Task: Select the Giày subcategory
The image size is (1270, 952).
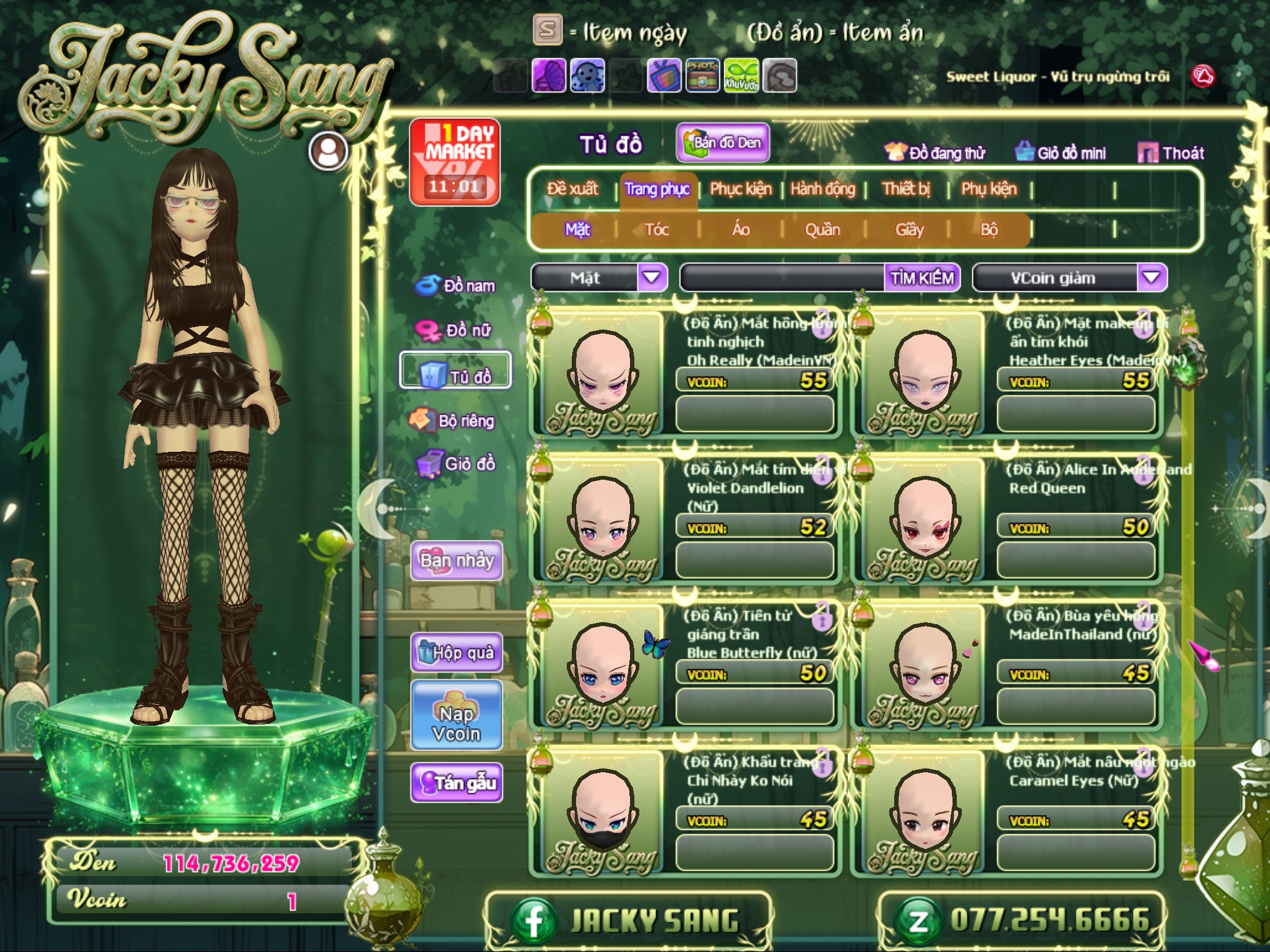Action: pyautogui.click(x=909, y=230)
